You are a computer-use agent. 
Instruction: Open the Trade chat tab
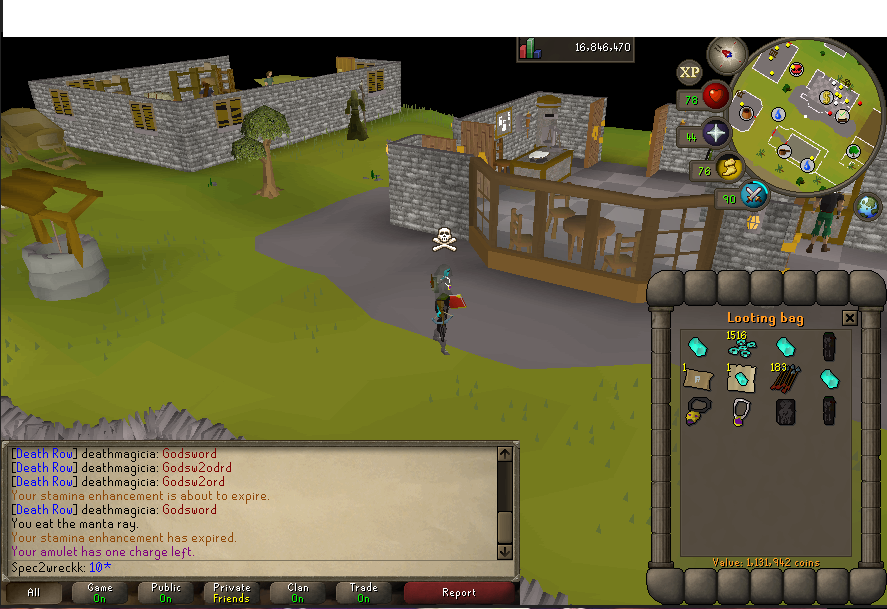tap(364, 592)
